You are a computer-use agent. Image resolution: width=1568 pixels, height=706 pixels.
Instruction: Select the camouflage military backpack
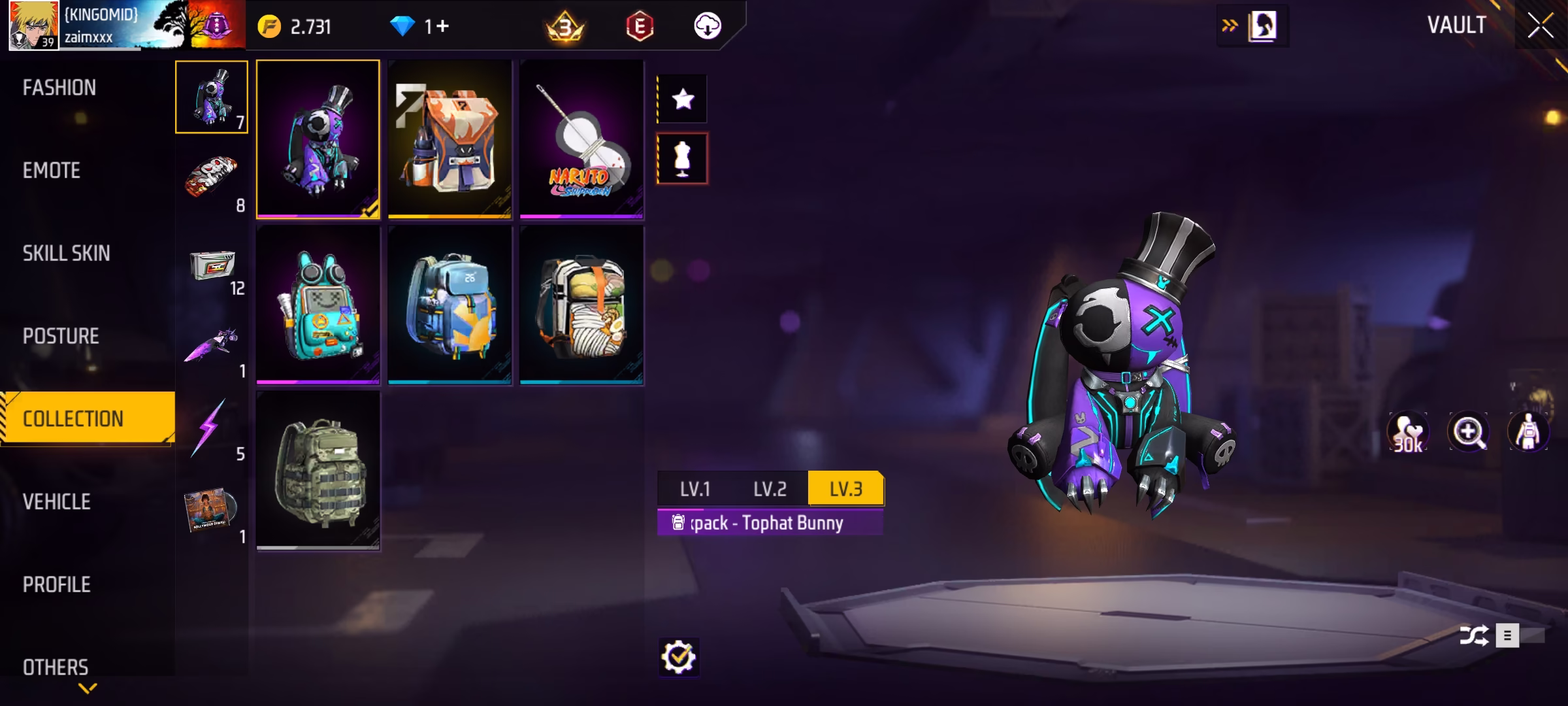pos(318,470)
